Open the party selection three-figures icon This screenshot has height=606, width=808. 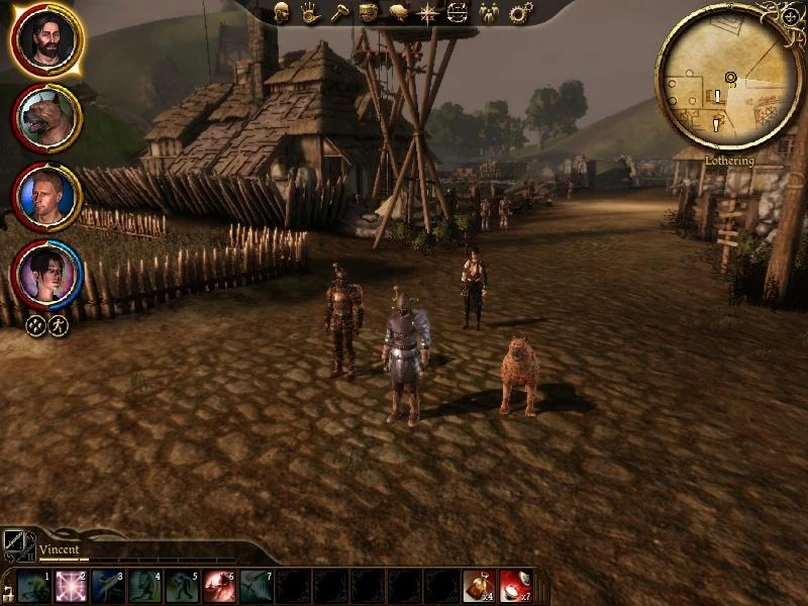(x=489, y=12)
